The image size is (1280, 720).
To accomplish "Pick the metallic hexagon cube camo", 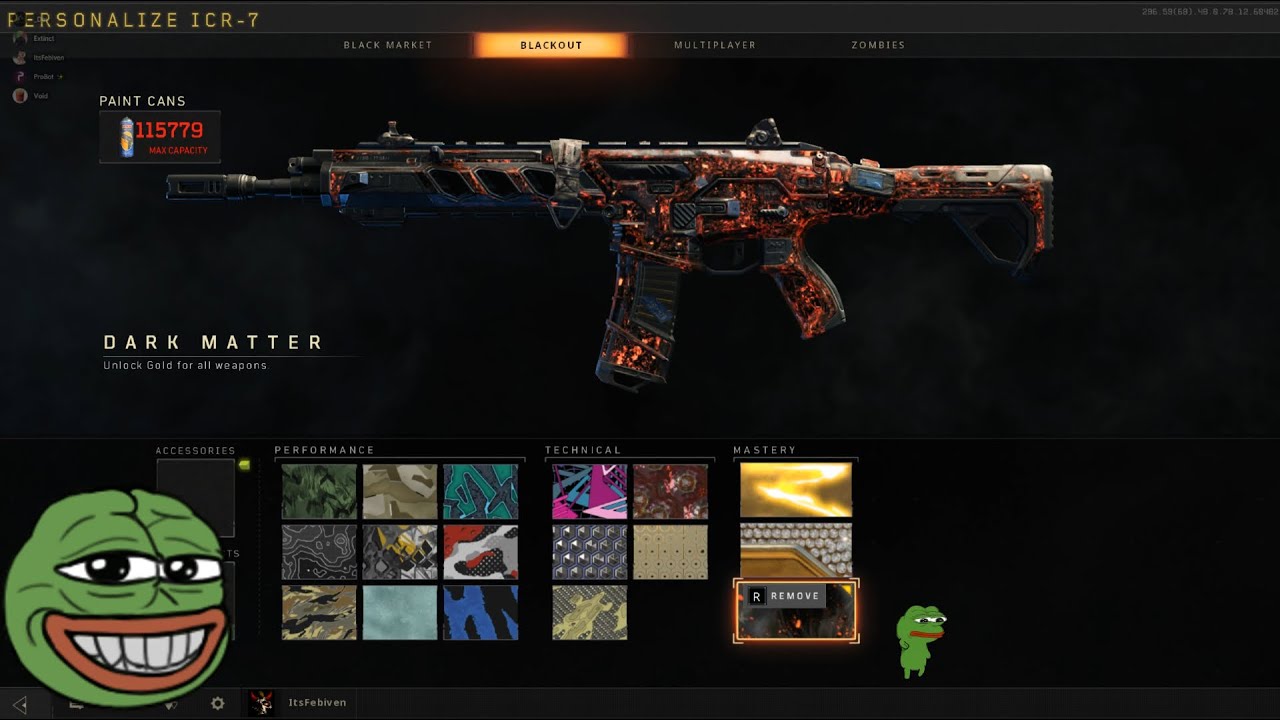I will (590, 552).
